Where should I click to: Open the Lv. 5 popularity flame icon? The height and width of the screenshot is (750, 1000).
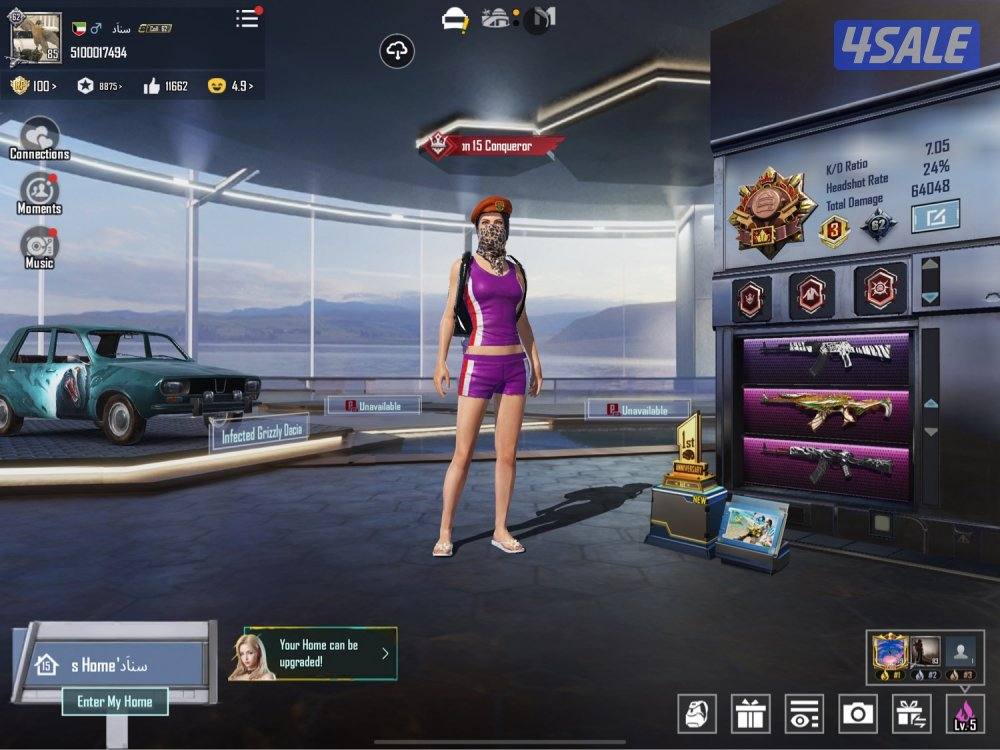pos(965,713)
